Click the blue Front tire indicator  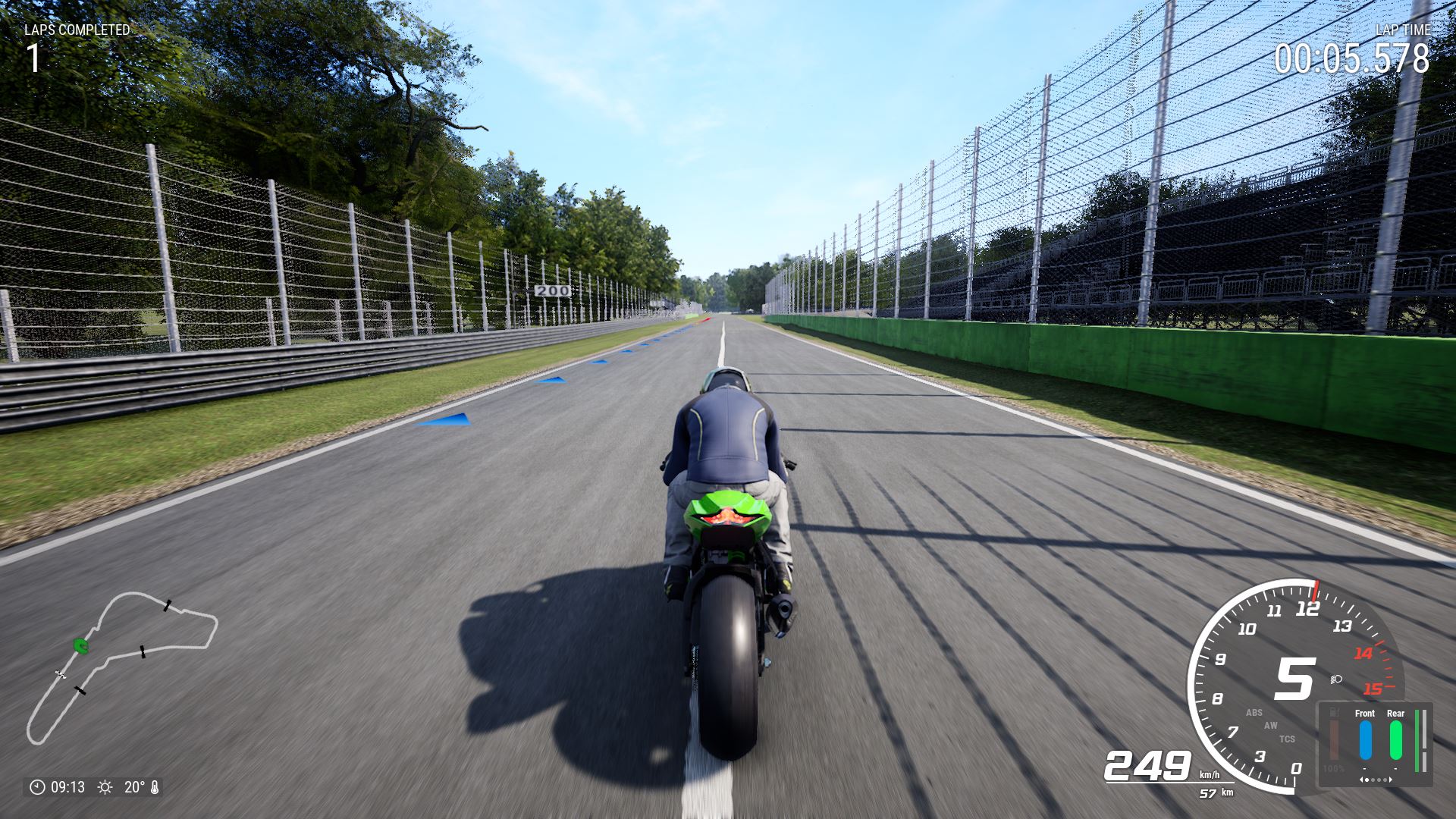[x=1365, y=739]
